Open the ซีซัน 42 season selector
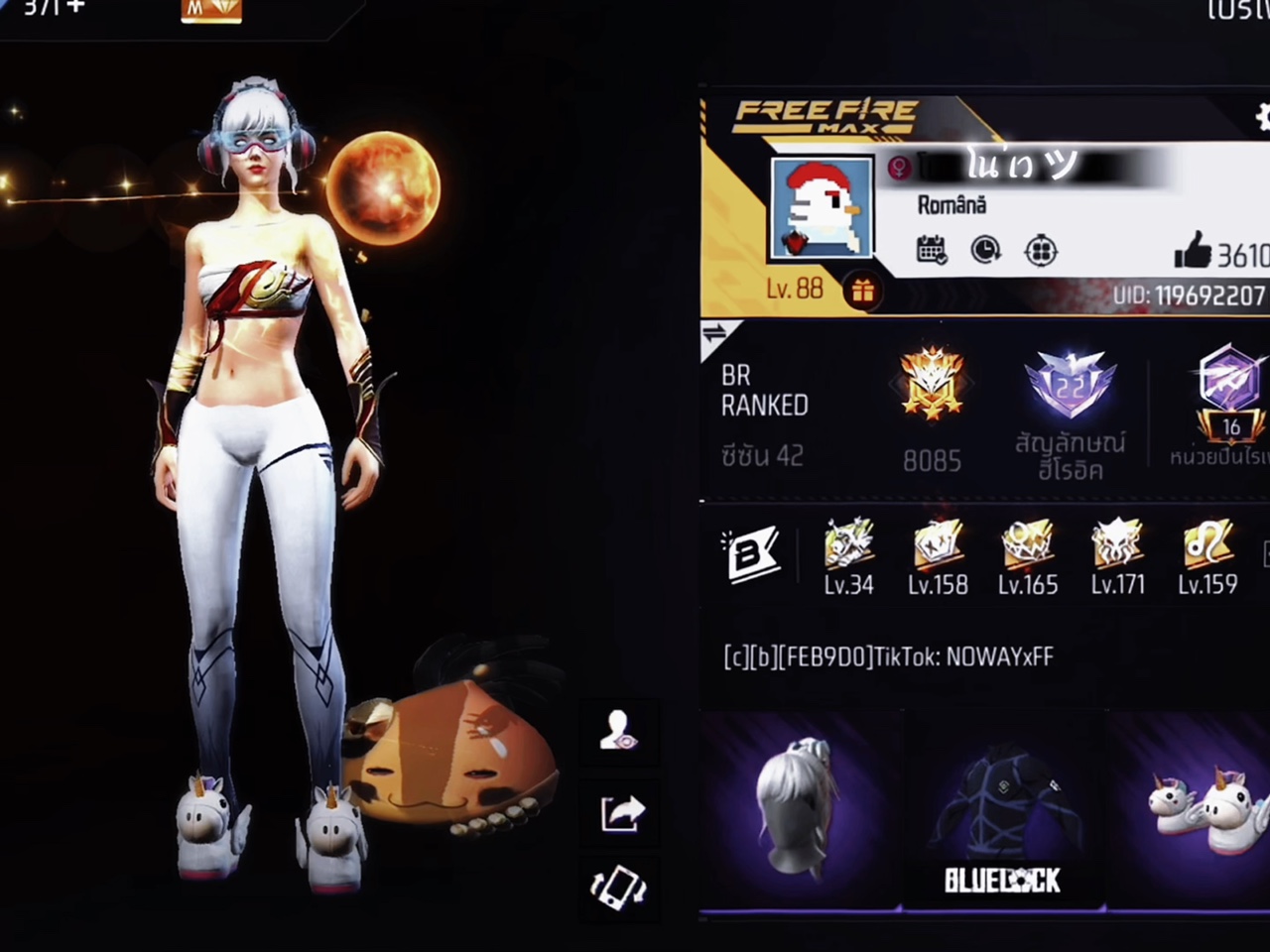1270x952 pixels. (x=762, y=456)
